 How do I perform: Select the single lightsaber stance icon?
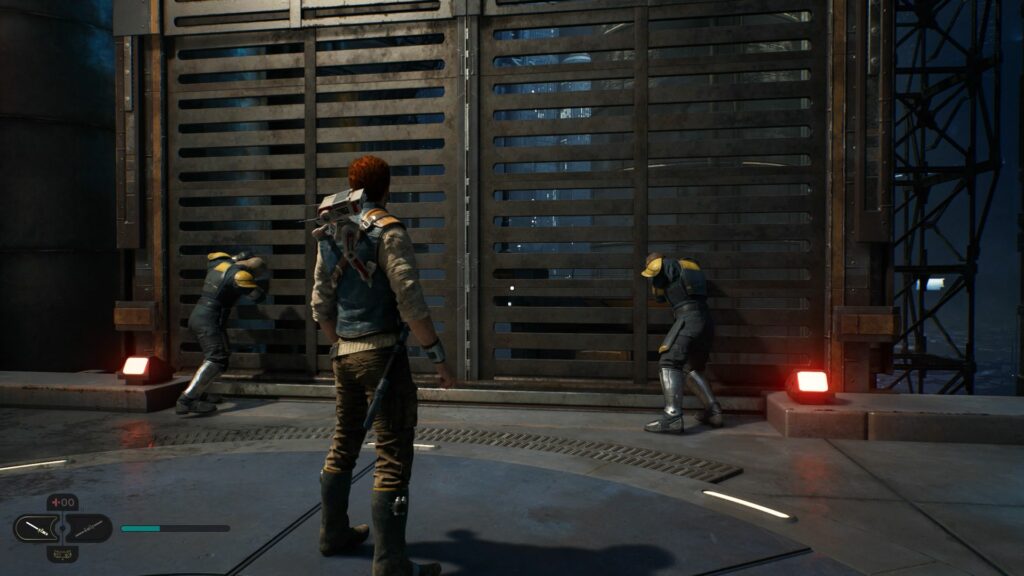(38, 528)
